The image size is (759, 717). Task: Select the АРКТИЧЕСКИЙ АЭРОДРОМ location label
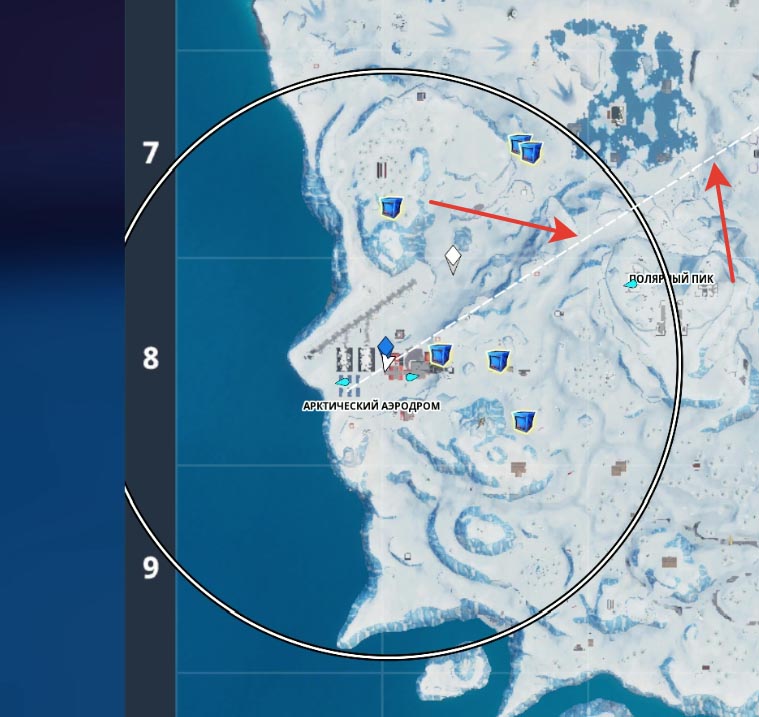[356, 406]
